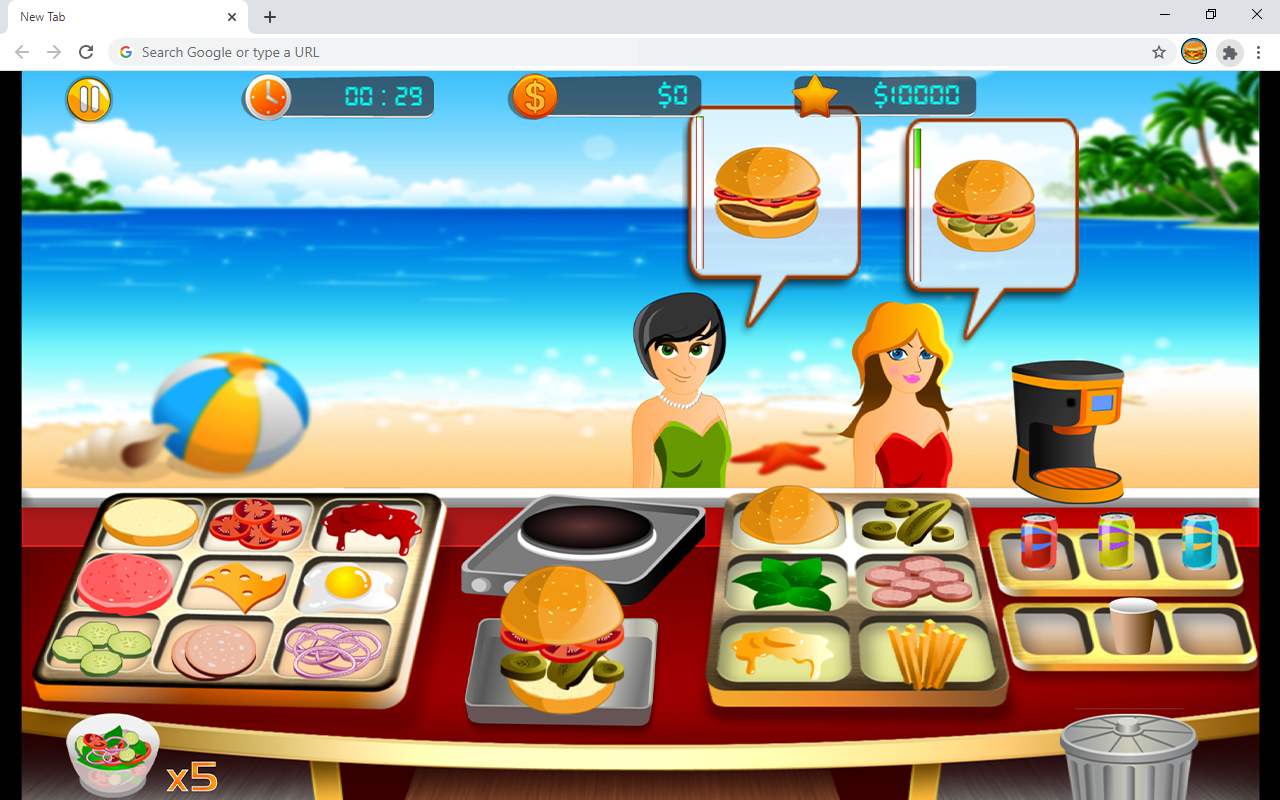1280x800 pixels.
Task: Bookmark the page with the star icon
Action: pyautogui.click(x=1158, y=52)
